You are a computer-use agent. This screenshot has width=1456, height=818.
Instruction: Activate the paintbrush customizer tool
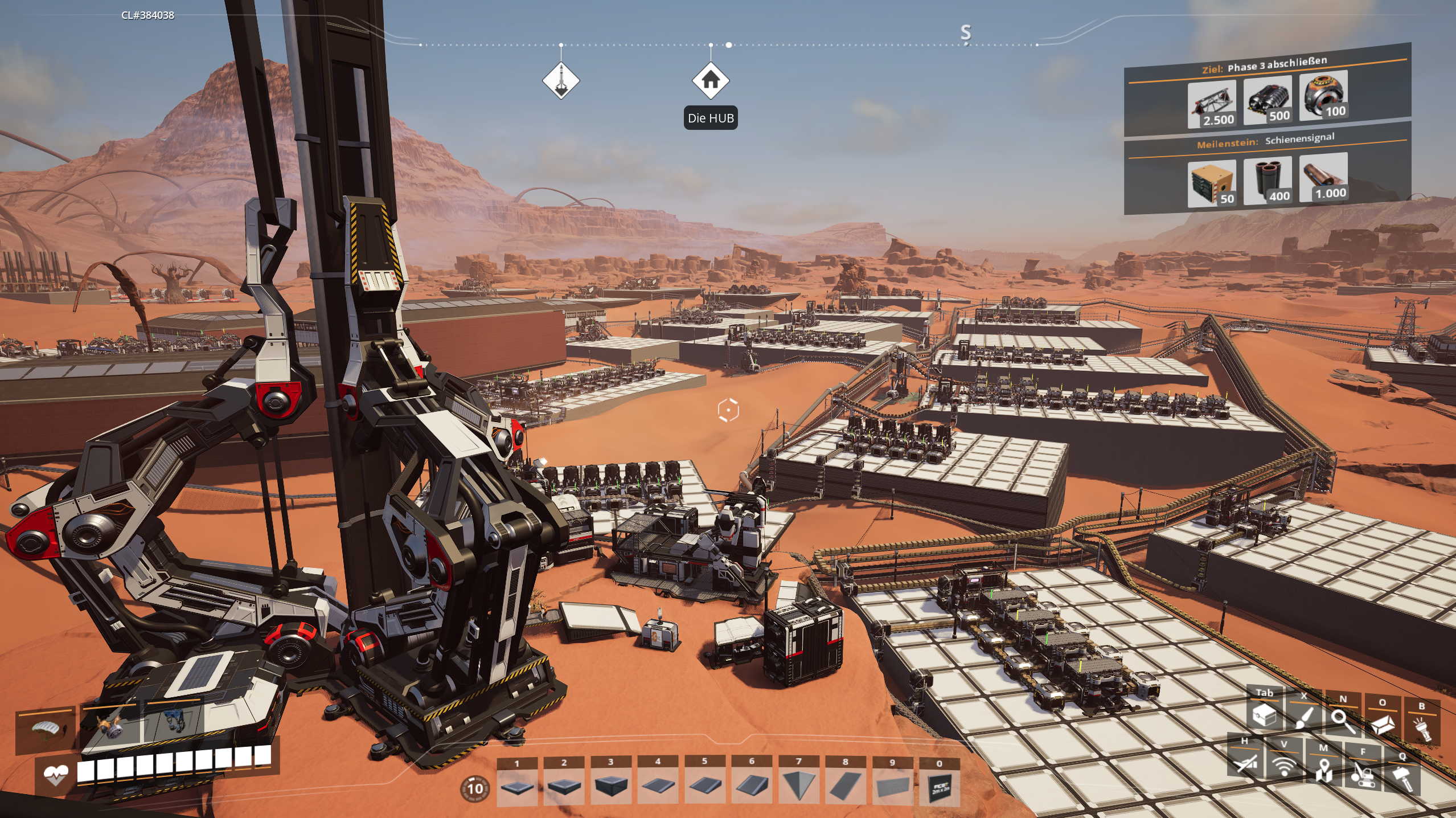coord(1304,718)
